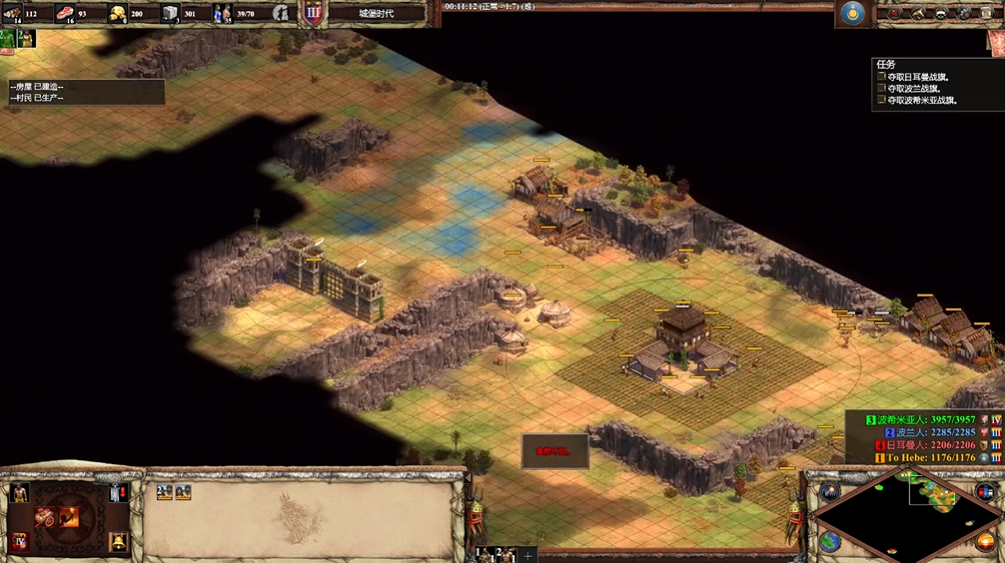This screenshot has height=563, width=1005.
Task: Toggle the minimap flags and banners button
Action: point(985,491)
